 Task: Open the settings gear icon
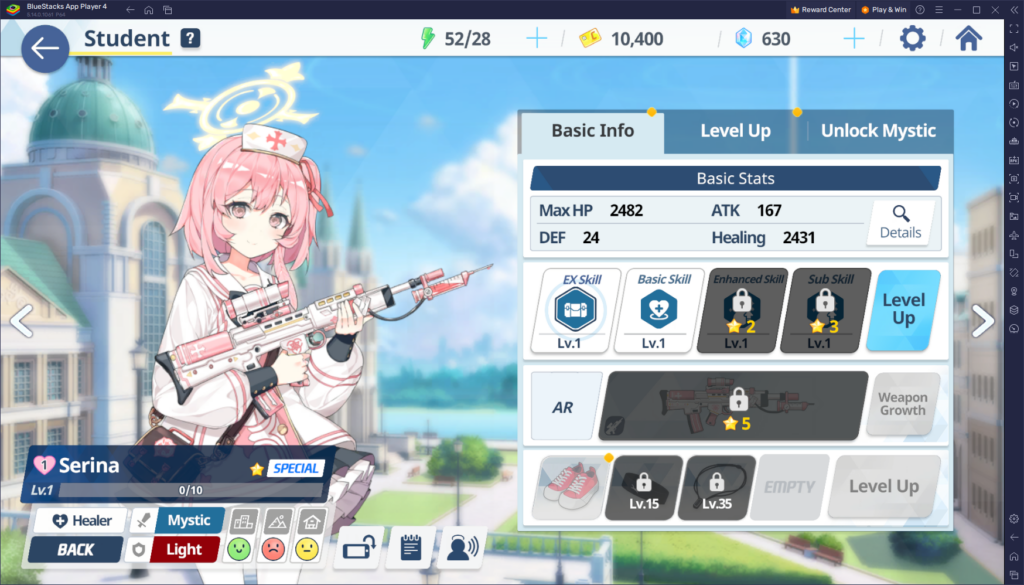912,39
